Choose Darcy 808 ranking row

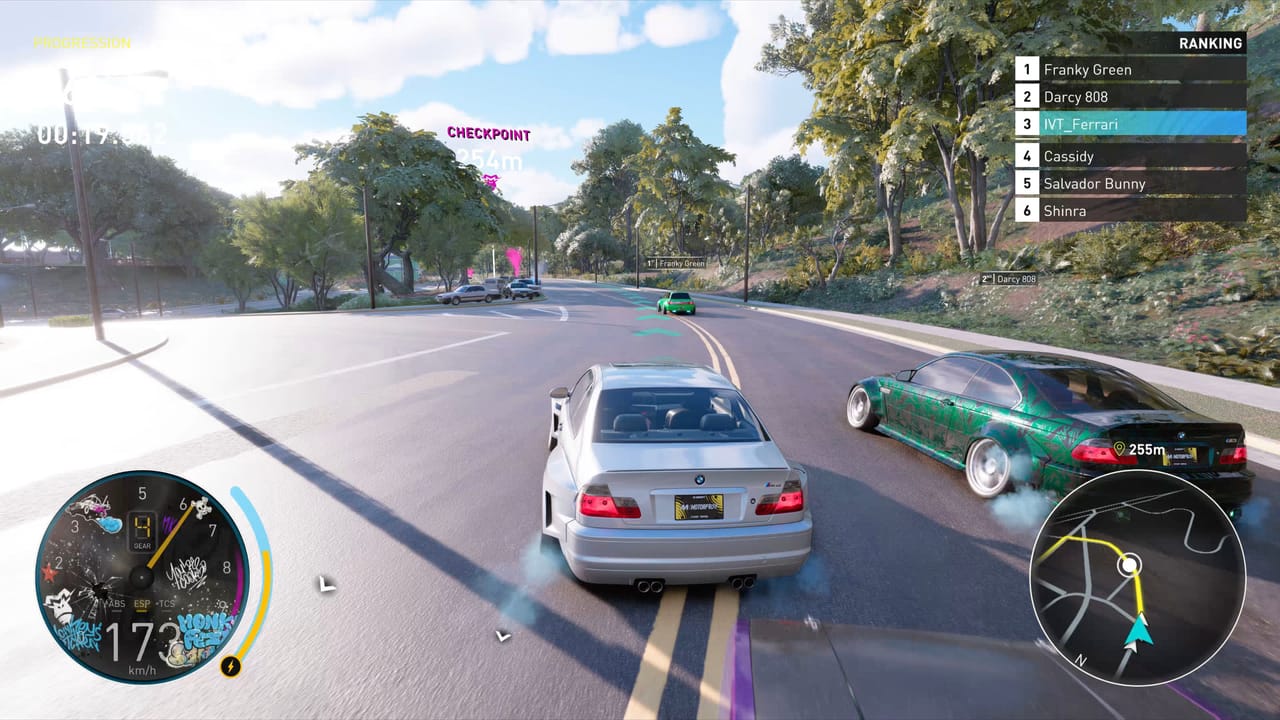[1130, 97]
